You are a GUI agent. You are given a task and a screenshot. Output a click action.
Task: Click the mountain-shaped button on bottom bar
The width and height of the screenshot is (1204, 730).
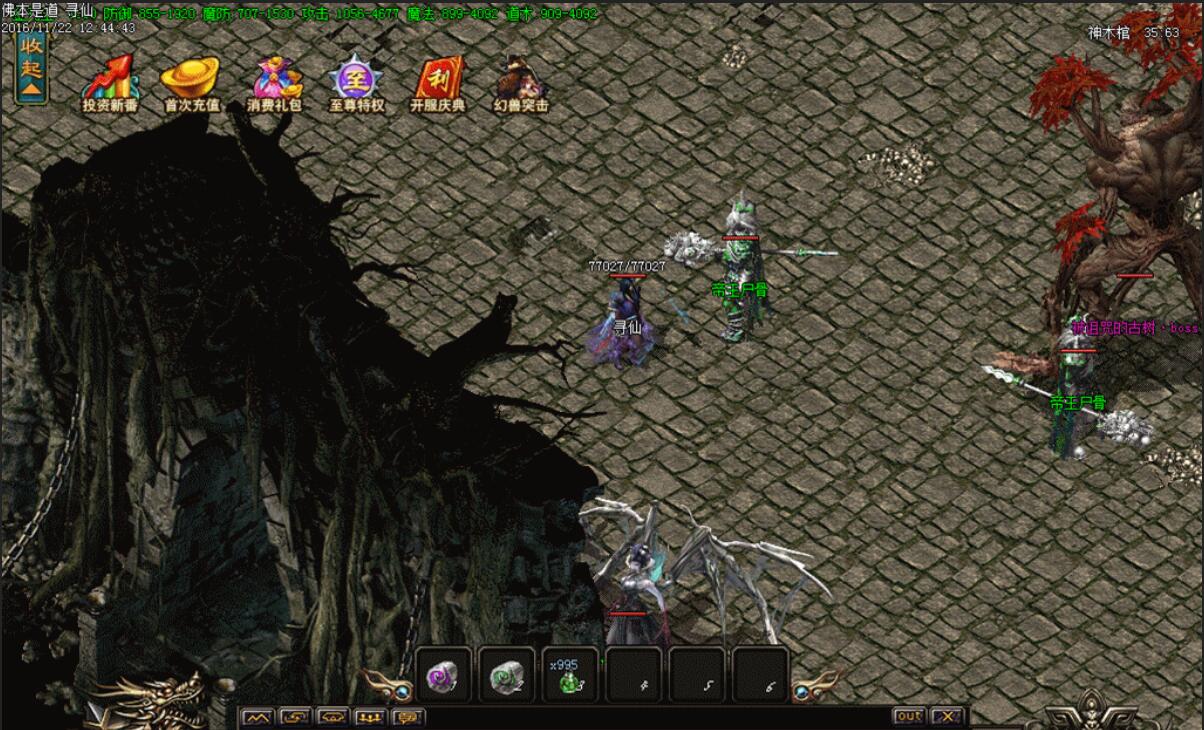[257, 717]
